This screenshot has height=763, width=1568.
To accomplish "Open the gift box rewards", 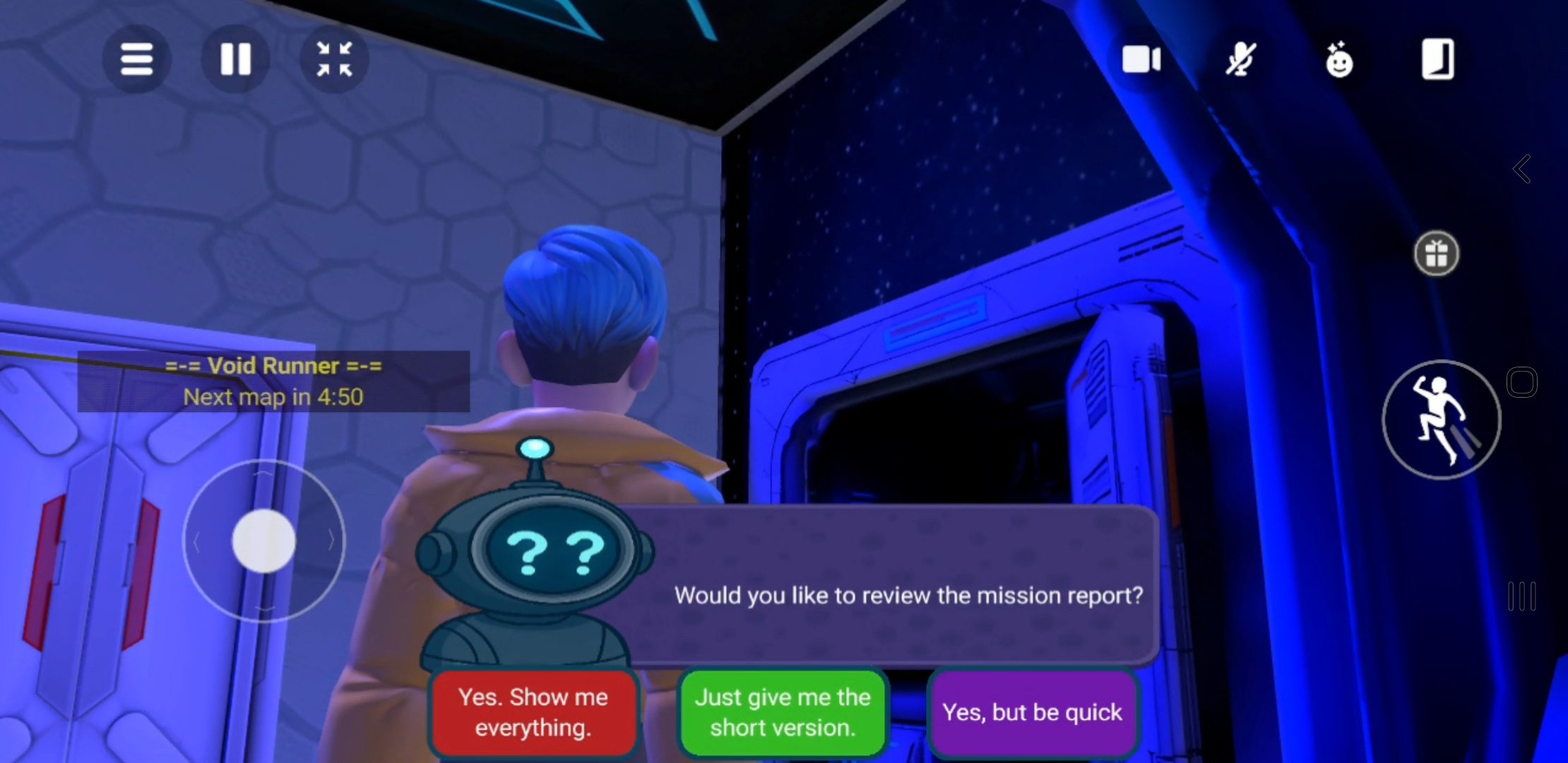I will 1436,254.
